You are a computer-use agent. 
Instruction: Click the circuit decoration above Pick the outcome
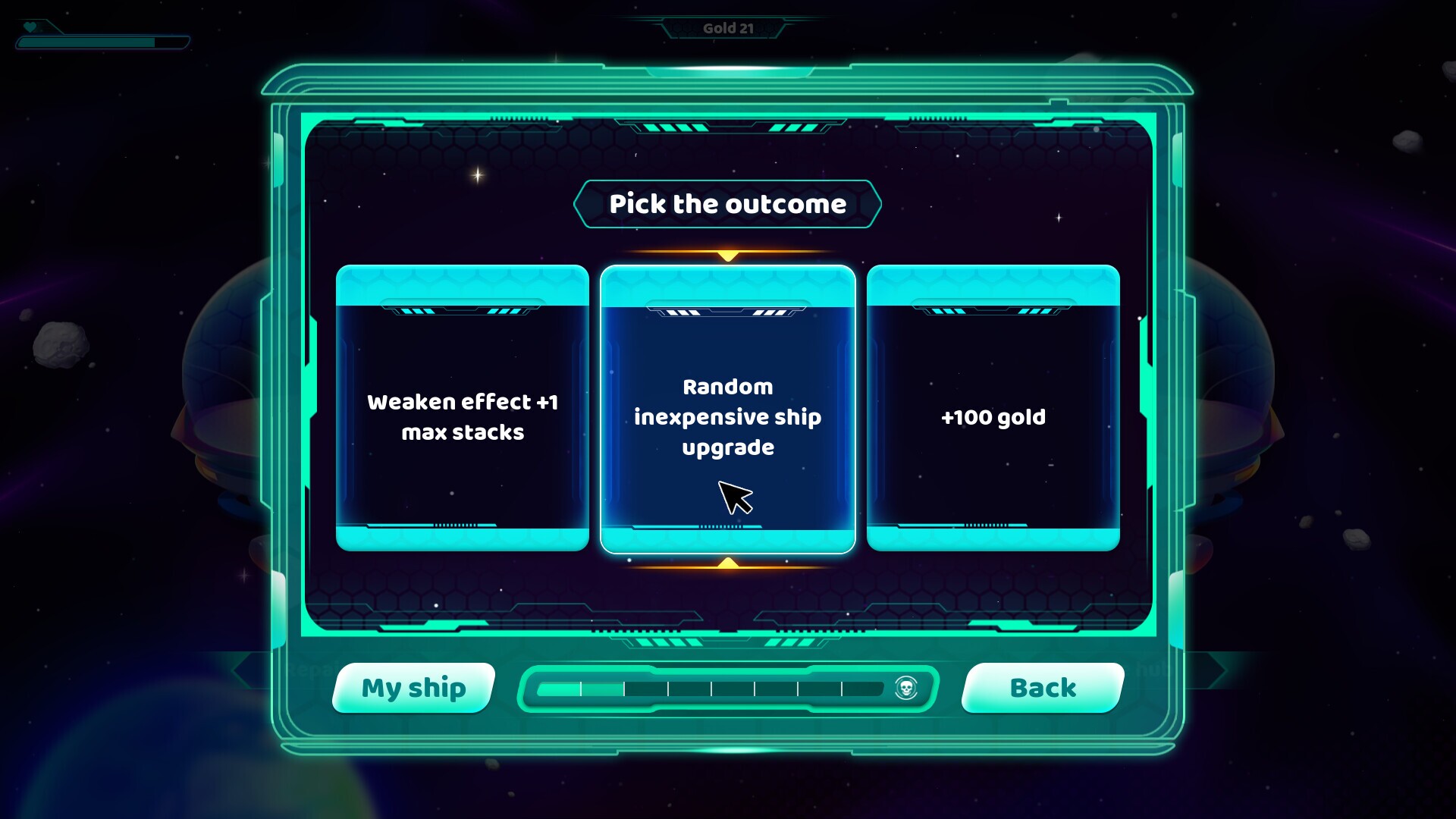[728, 125]
